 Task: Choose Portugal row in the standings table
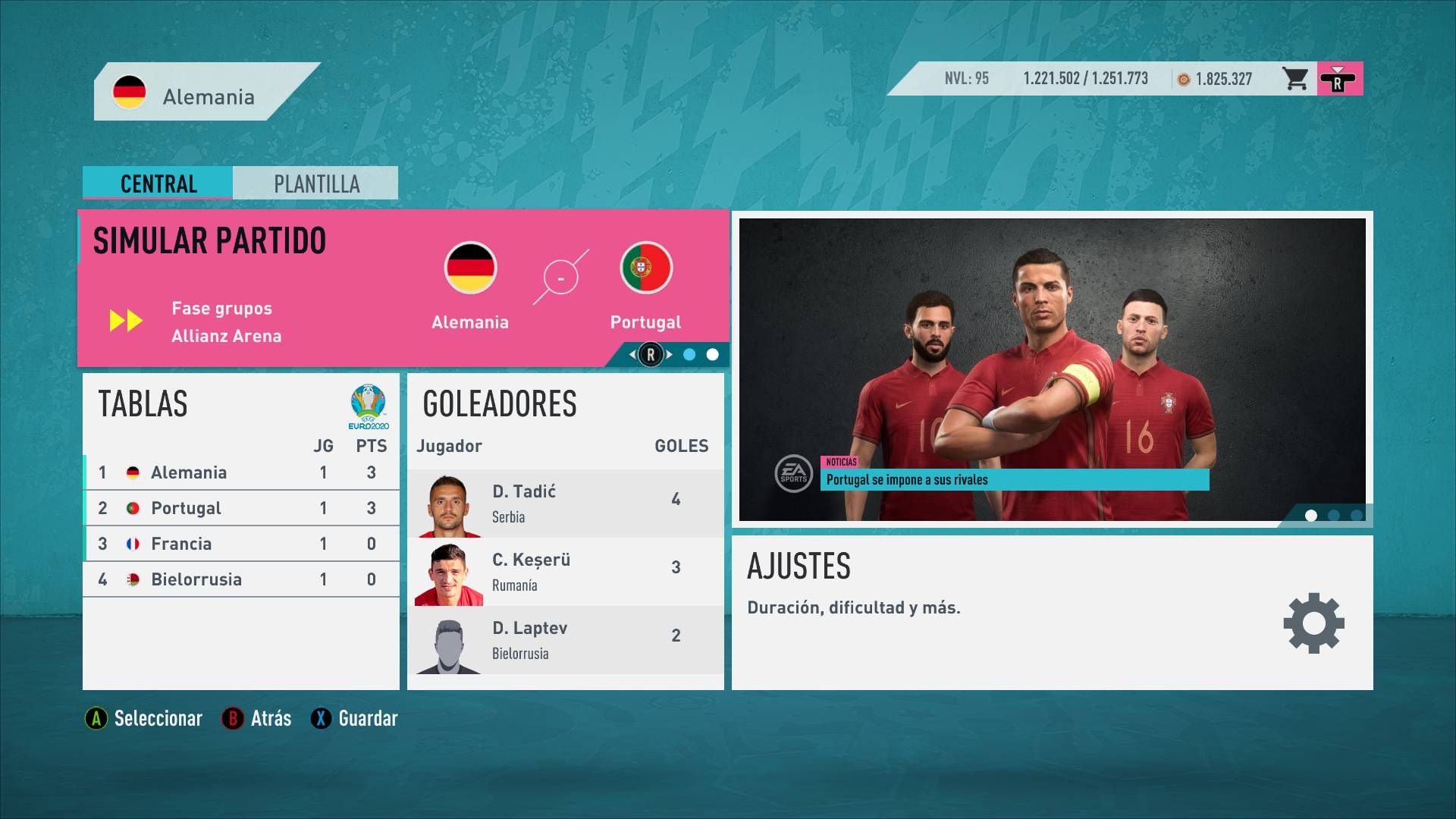241,508
